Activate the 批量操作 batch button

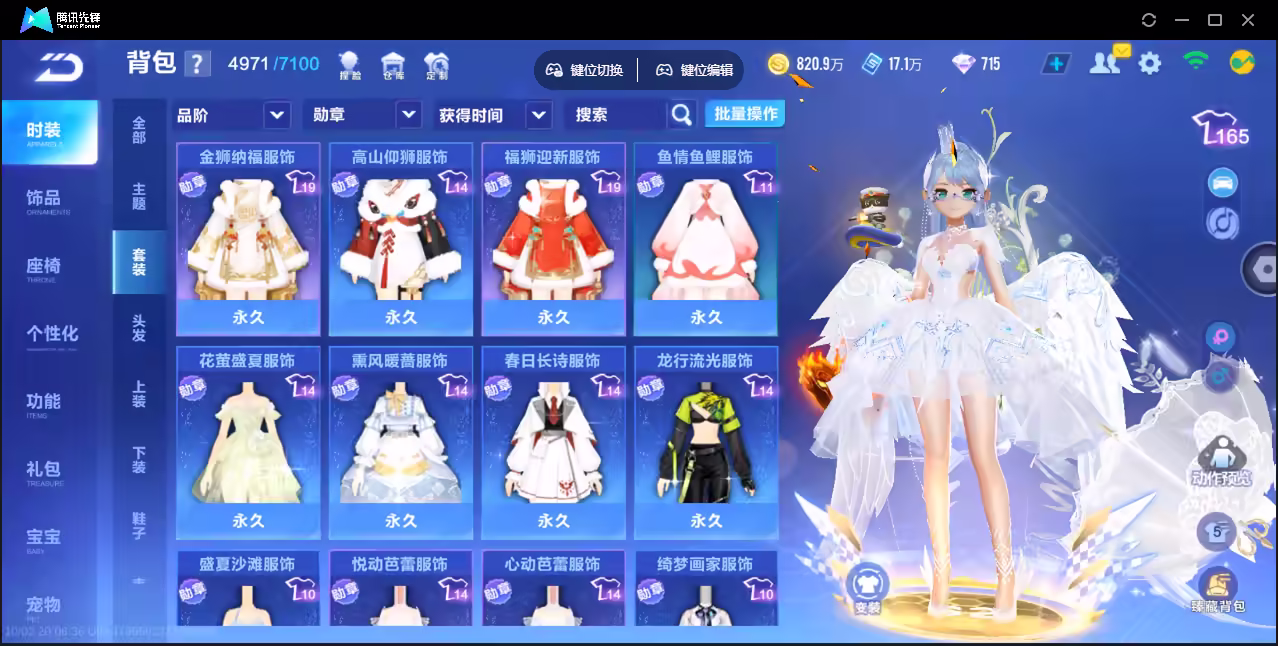tap(745, 114)
